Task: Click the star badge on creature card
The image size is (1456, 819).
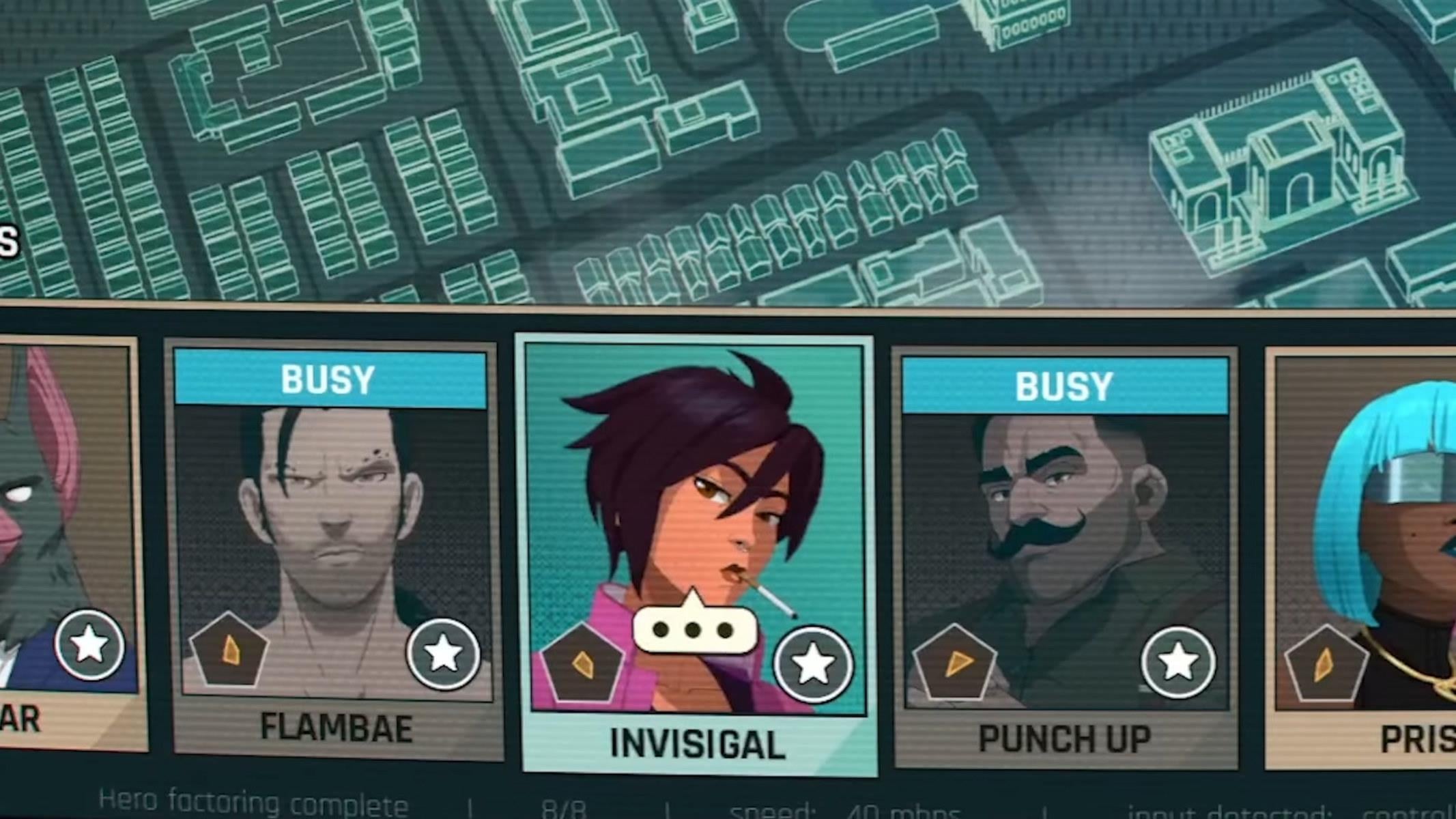Action: (89, 645)
